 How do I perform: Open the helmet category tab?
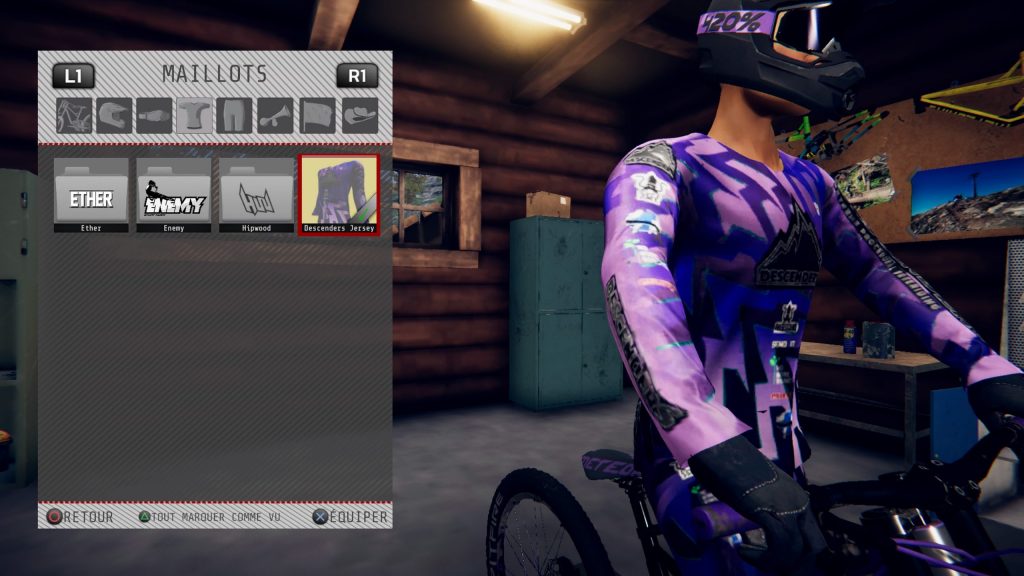coord(114,115)
